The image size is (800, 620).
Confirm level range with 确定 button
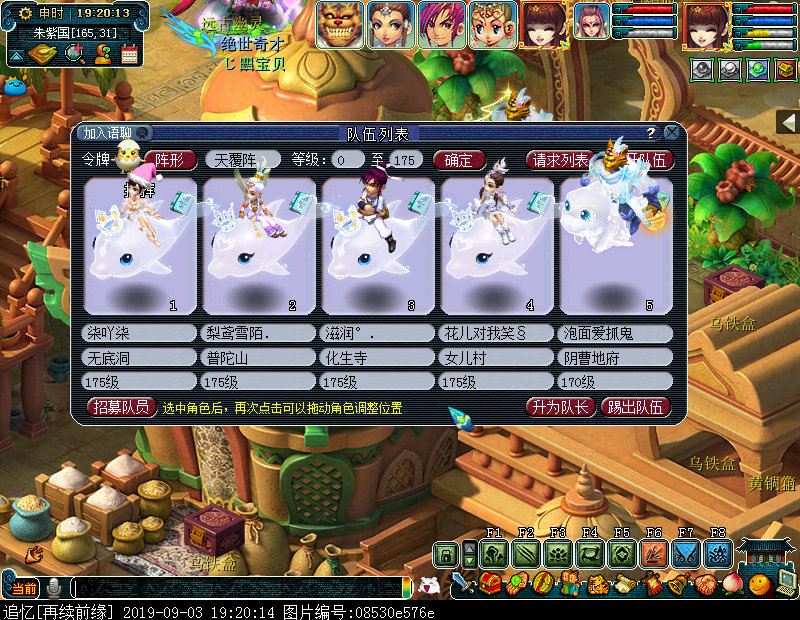click(x=459, y=160)
